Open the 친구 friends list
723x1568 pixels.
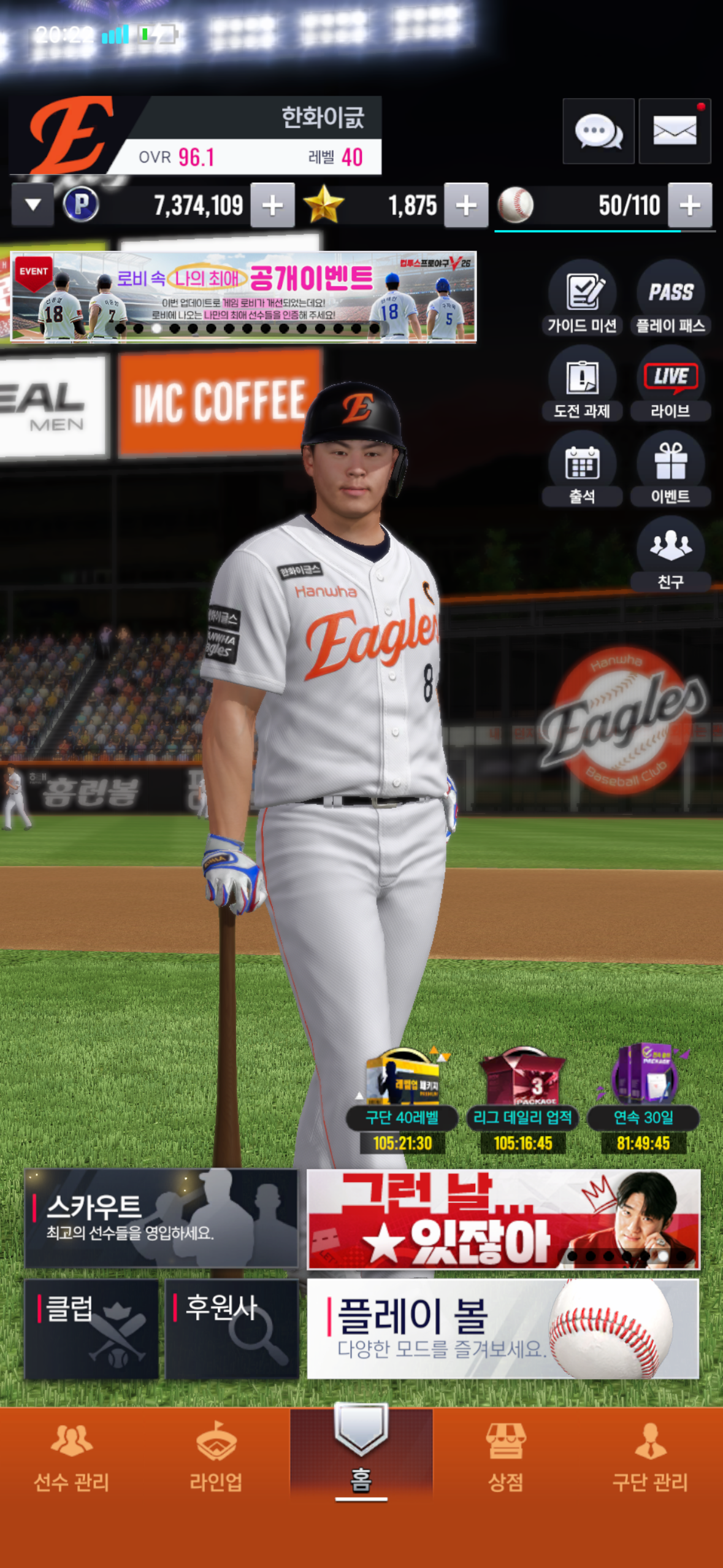click(670, 555)
